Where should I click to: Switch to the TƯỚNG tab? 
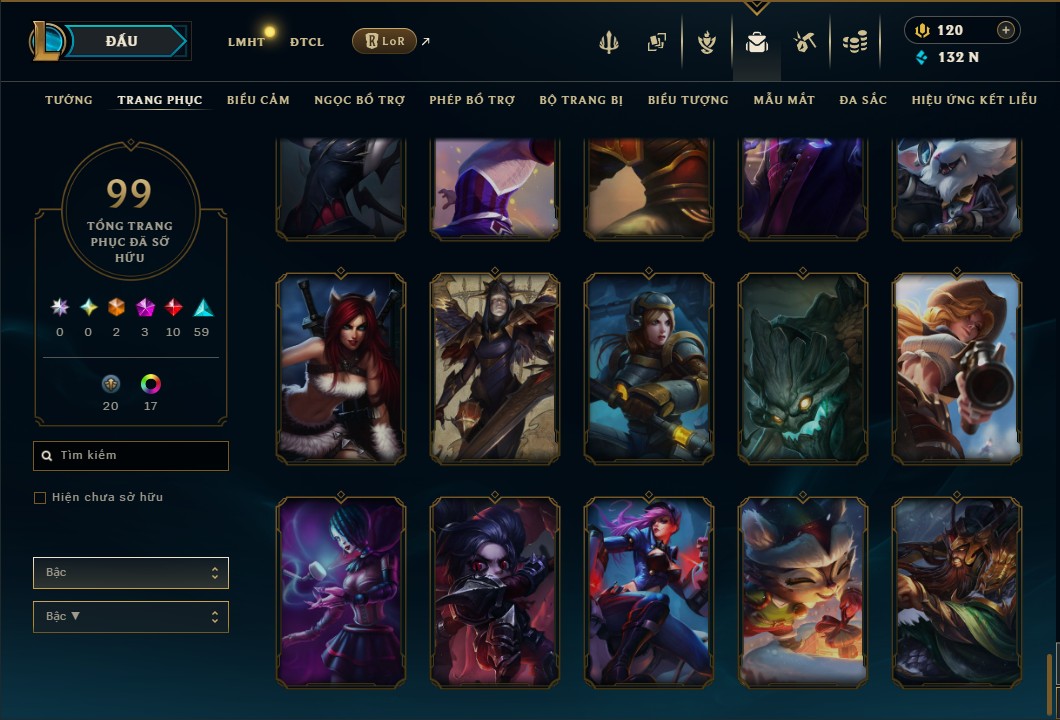69,100
